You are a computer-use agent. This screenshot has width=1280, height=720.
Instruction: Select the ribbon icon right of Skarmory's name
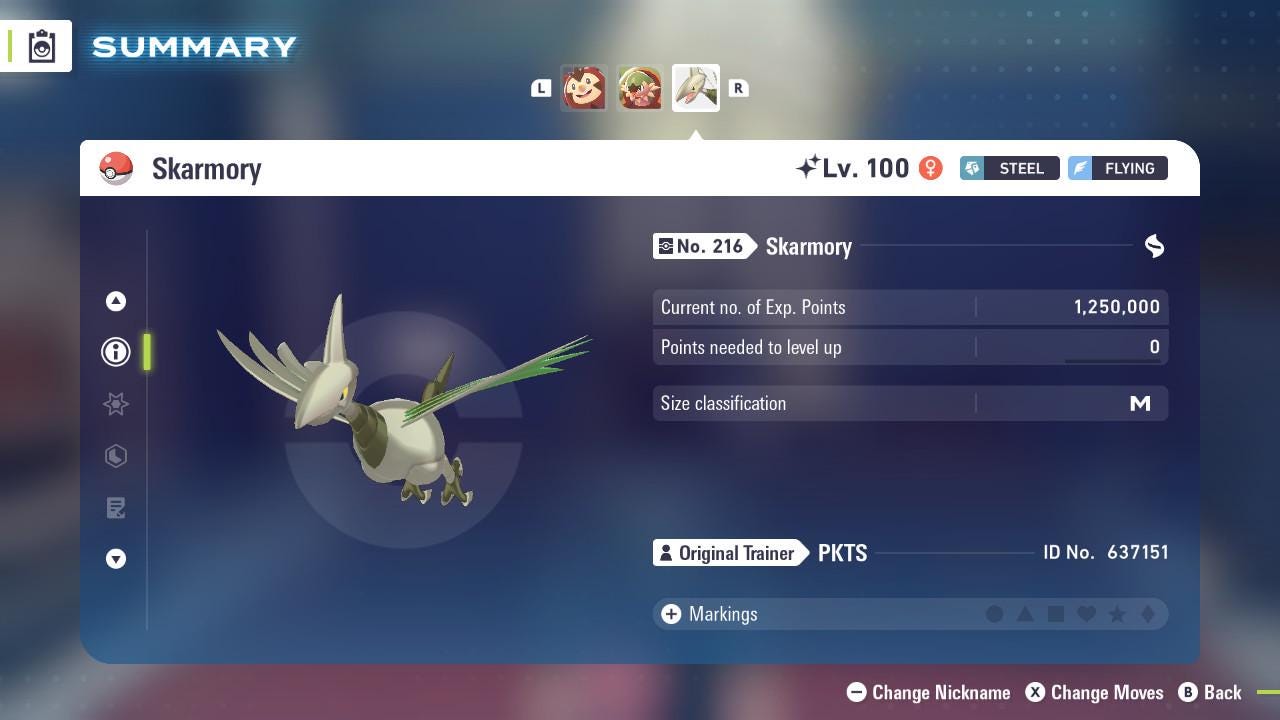1154,246
